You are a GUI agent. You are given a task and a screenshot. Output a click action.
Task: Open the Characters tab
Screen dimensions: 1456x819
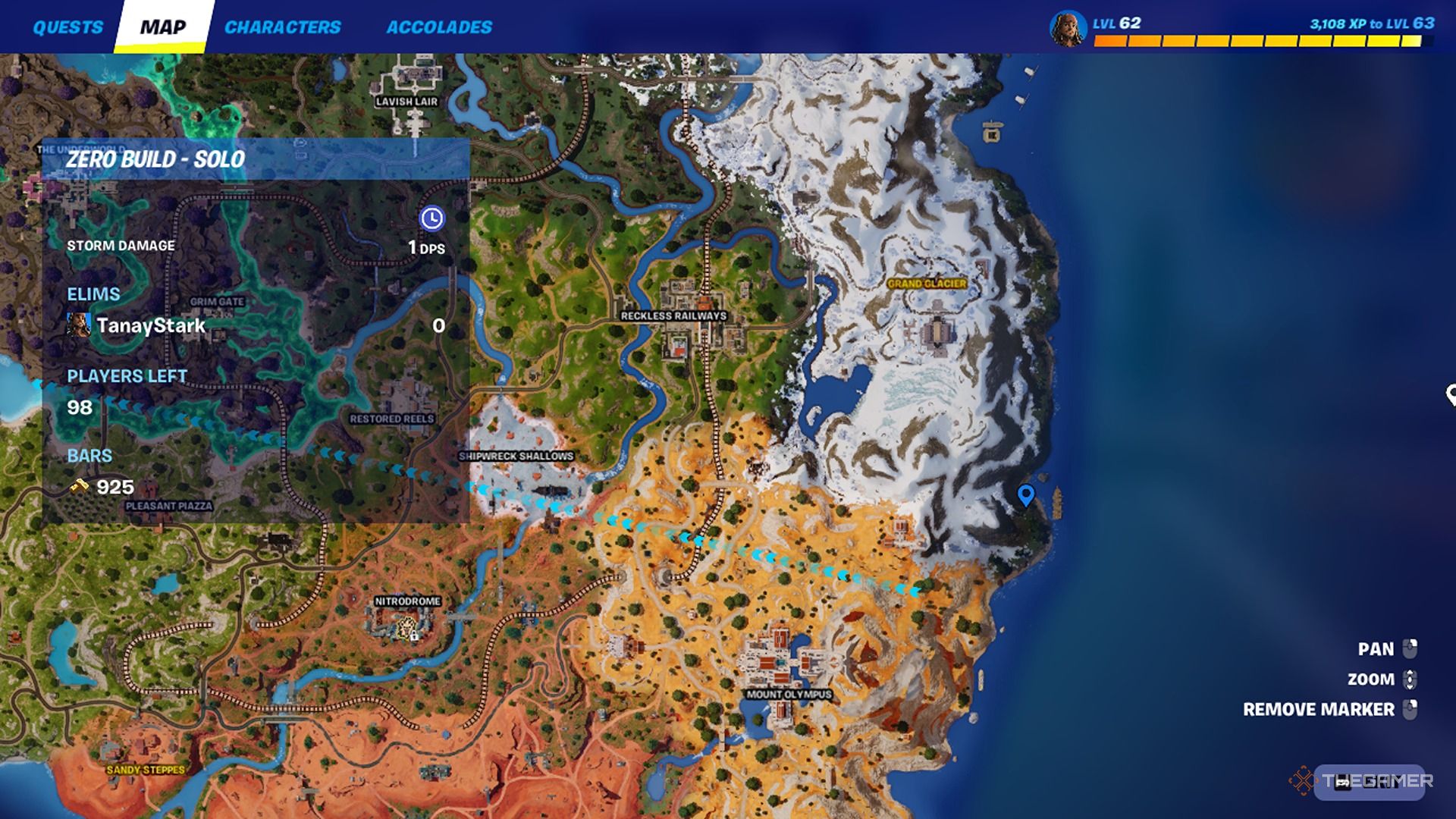coord(285,27)
